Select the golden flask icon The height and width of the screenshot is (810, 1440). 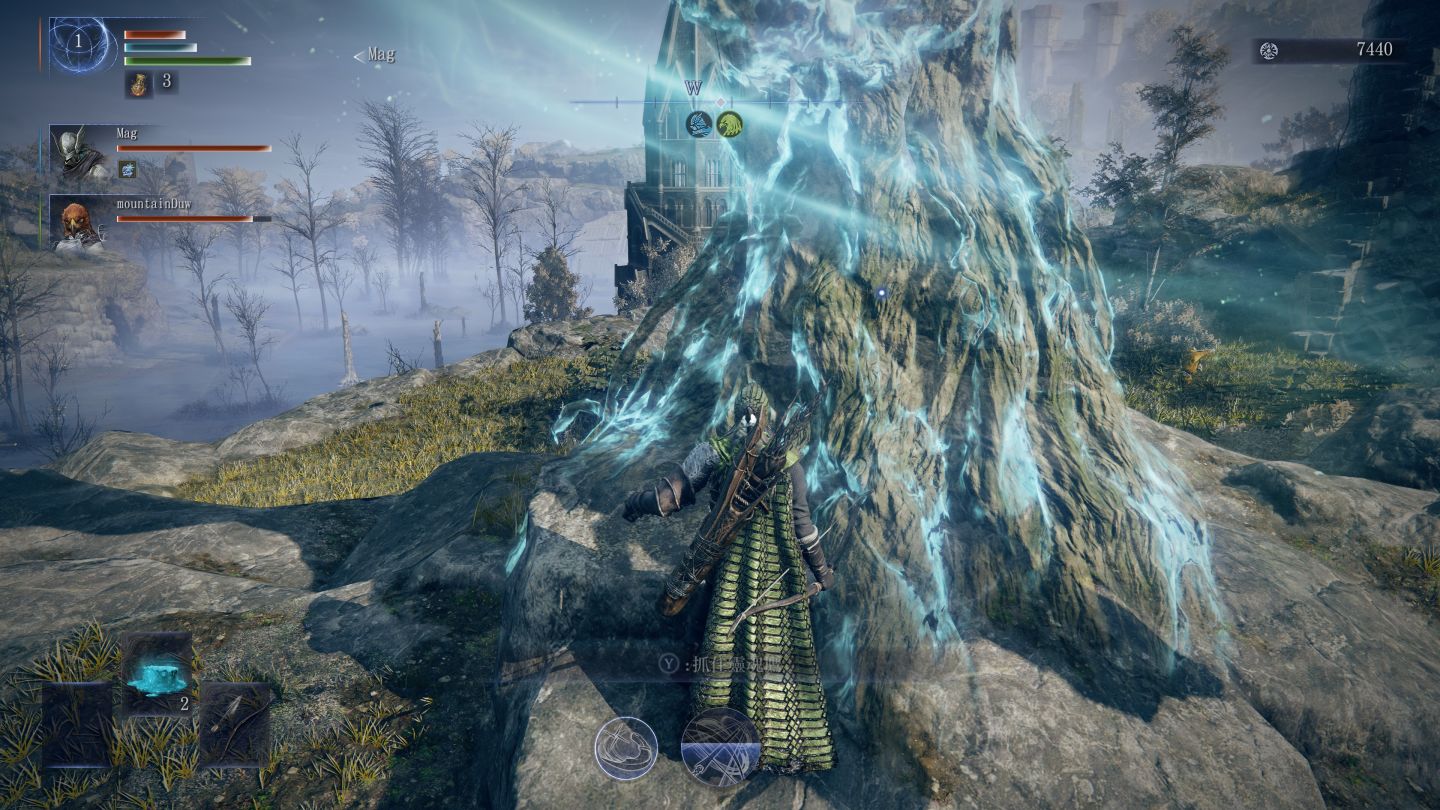138,84
